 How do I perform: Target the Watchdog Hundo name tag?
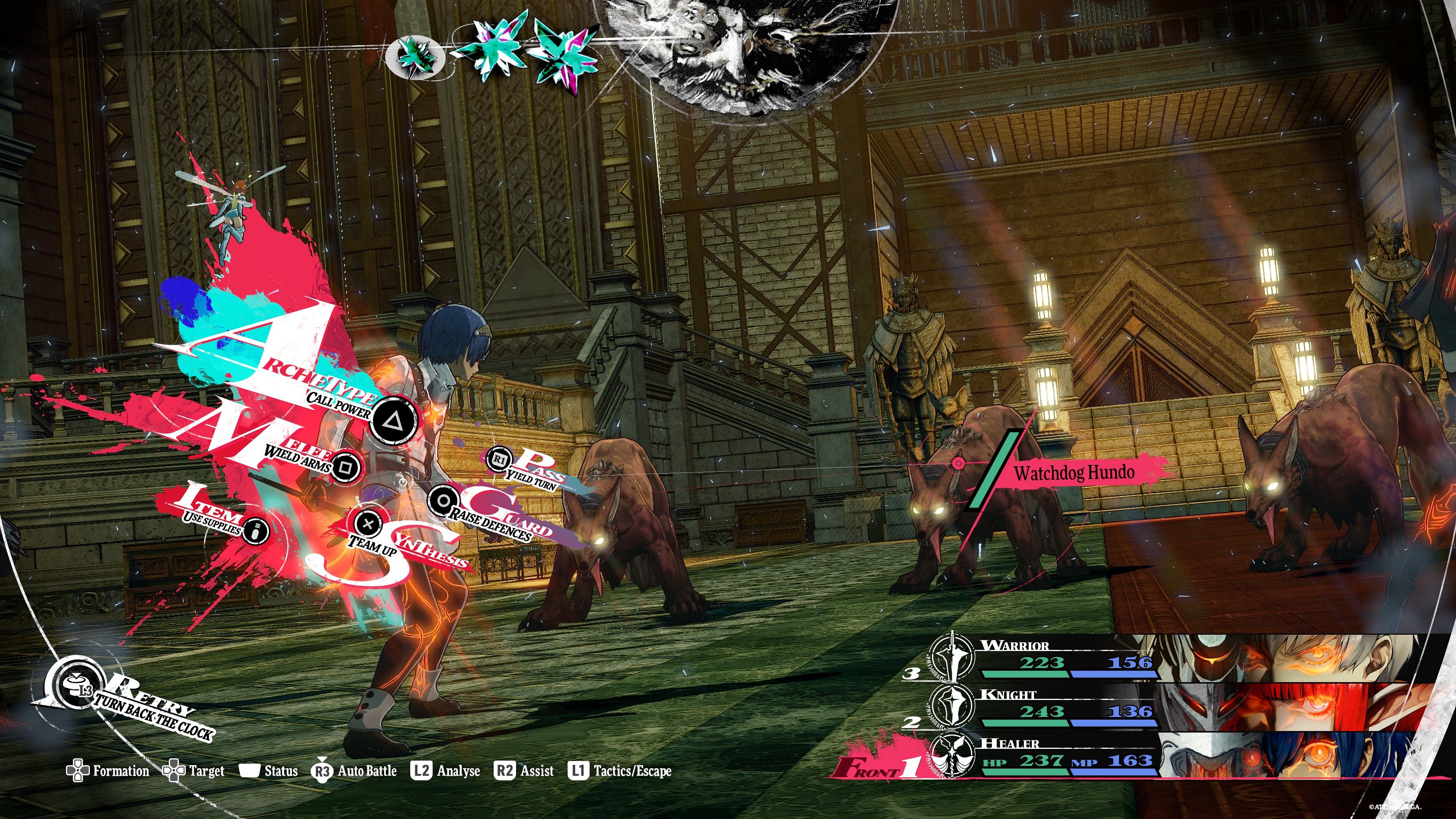tap(1074, 472)
